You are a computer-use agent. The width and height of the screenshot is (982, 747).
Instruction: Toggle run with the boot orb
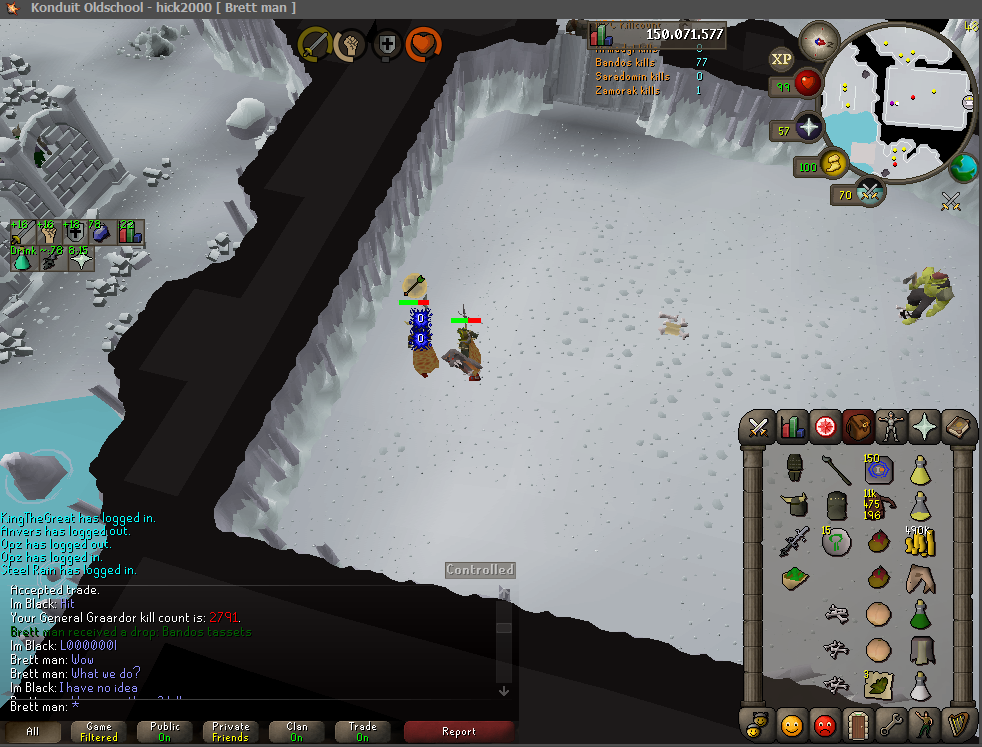(834, 164)
